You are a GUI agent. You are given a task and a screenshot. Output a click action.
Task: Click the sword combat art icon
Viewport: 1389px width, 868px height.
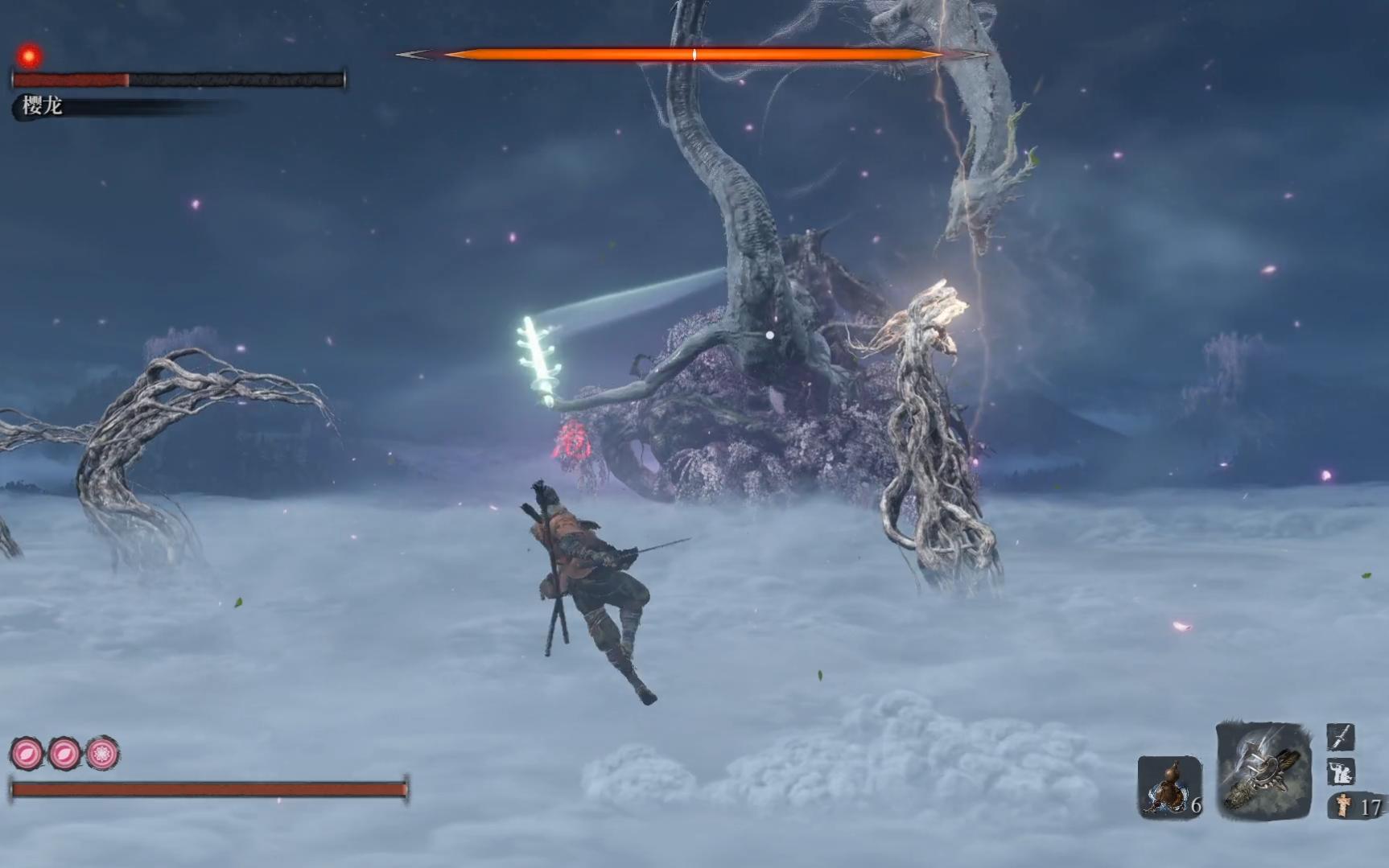[x=1340, y=736]
